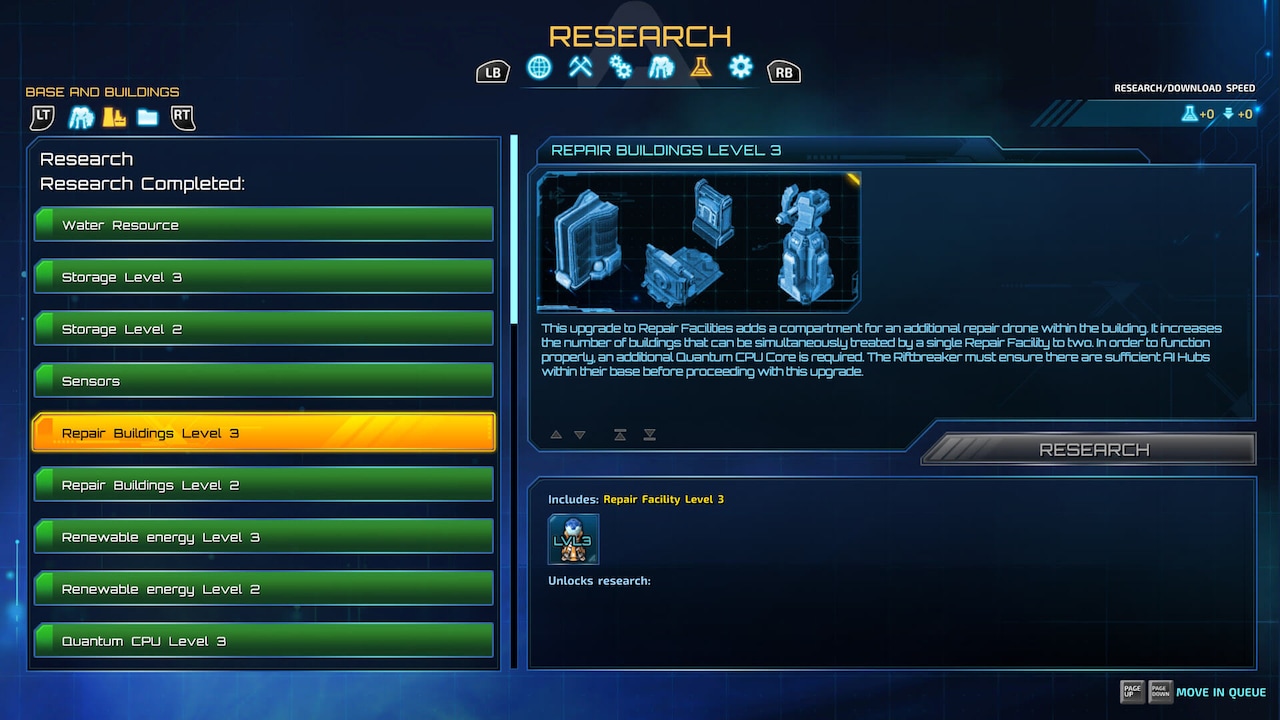Select the Water Resource research entry
1280x720 pixels.
coord(264,225)
